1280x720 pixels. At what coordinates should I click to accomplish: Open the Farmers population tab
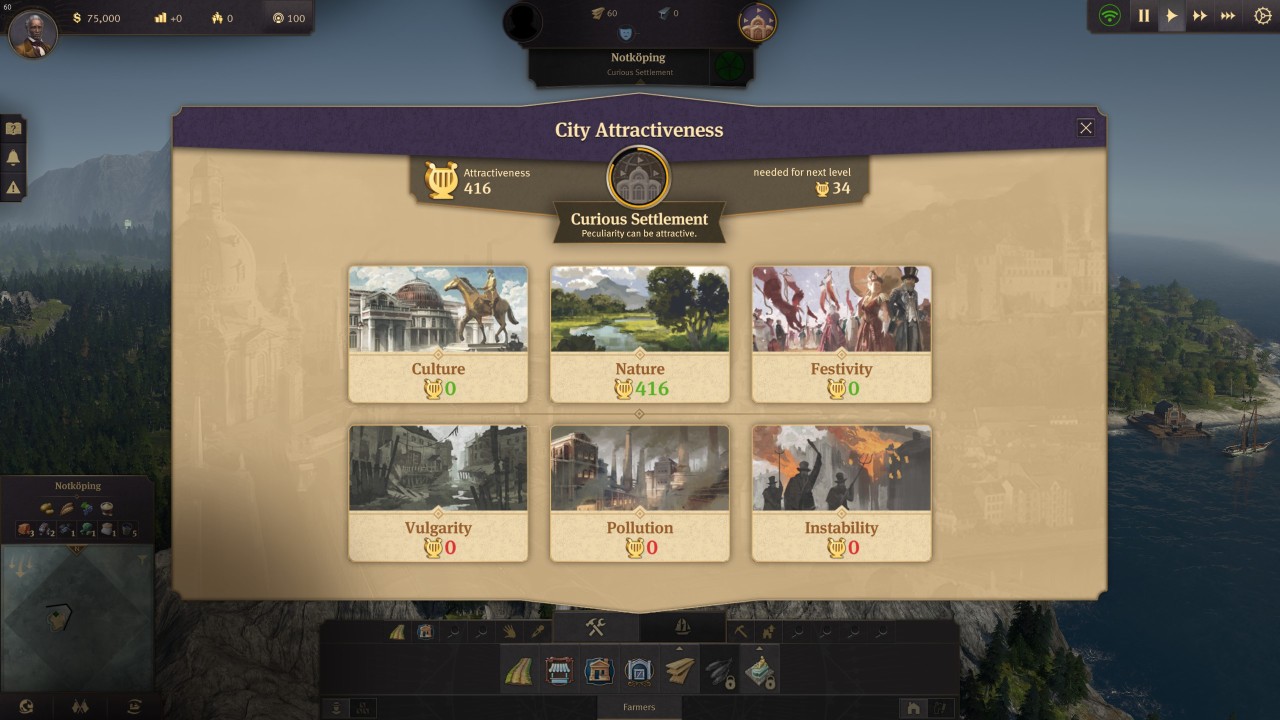pyautogui.click(x=640, y=707)
